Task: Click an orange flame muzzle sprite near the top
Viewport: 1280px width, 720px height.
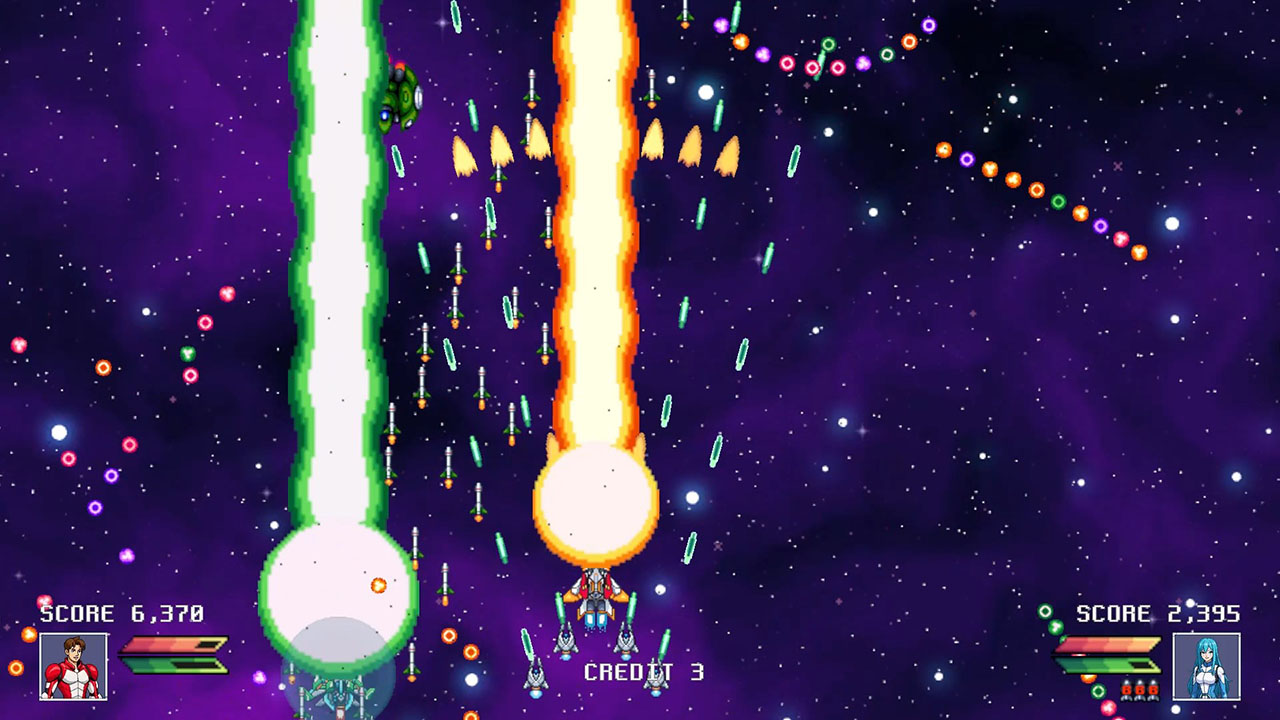Action: (500, 145)
